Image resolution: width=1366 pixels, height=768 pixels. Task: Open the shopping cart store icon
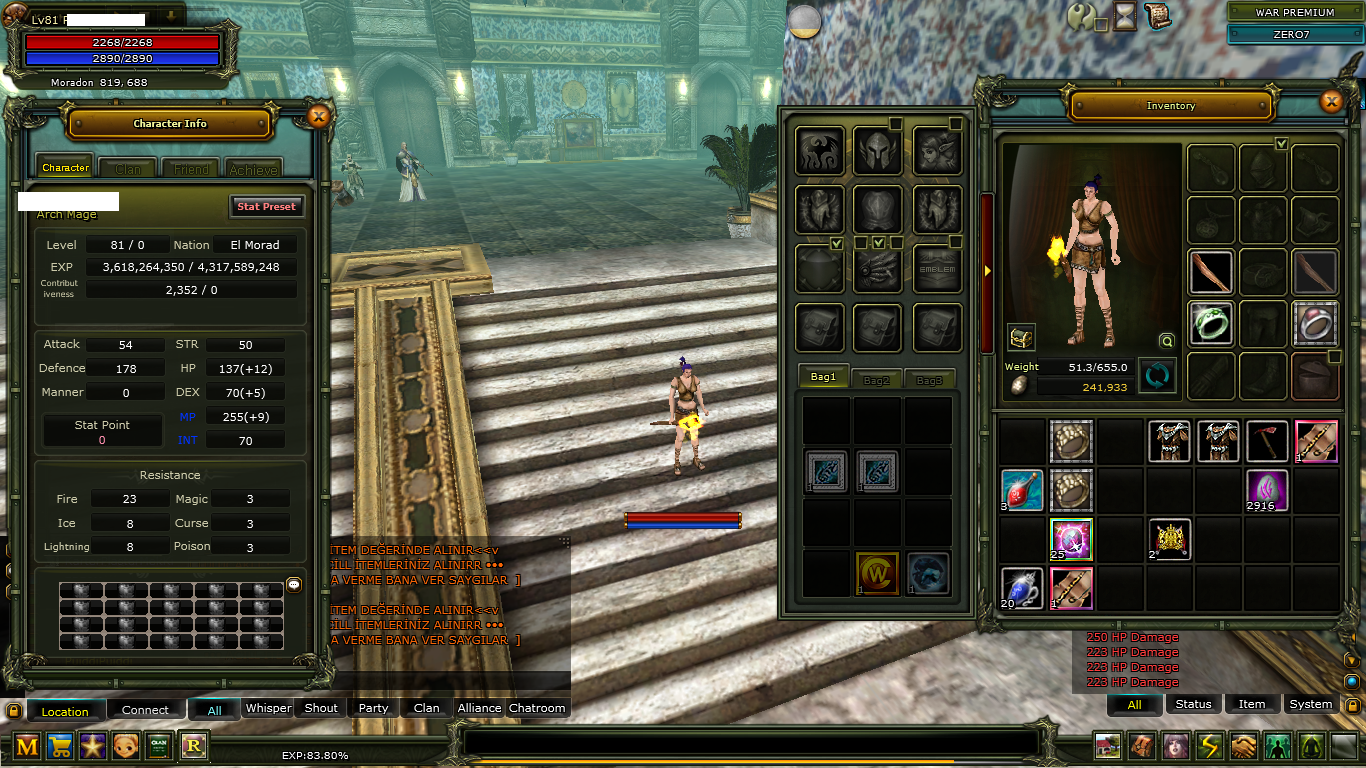click(x=60, y=746)
